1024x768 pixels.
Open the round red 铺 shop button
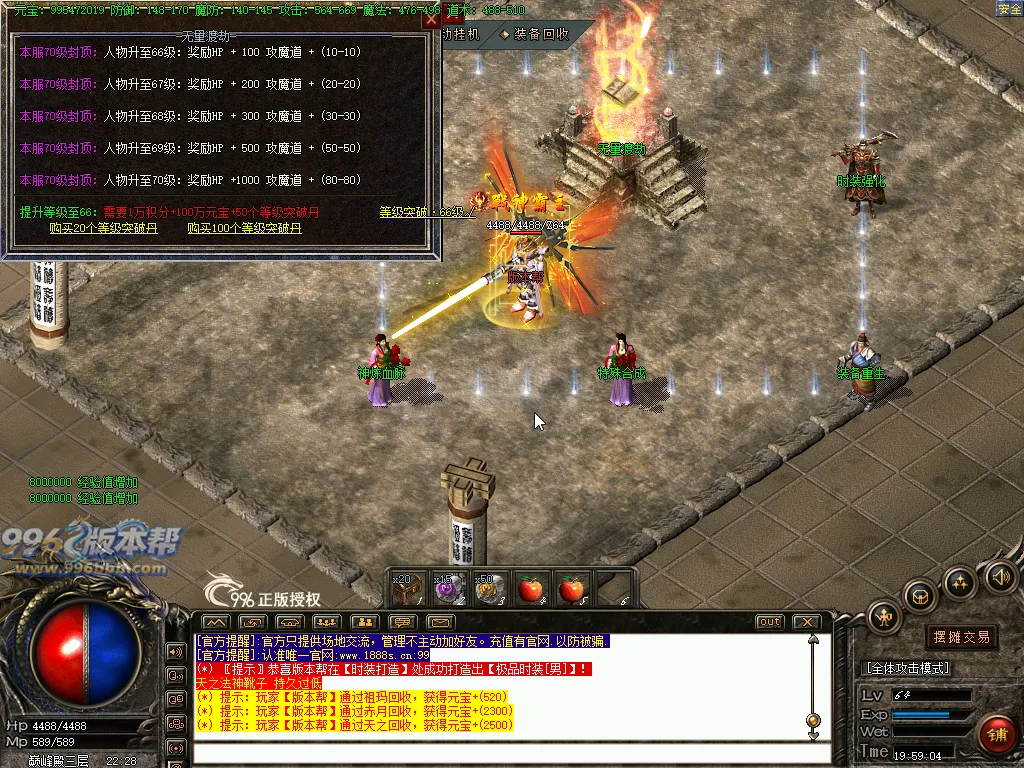tap(996, 734)
